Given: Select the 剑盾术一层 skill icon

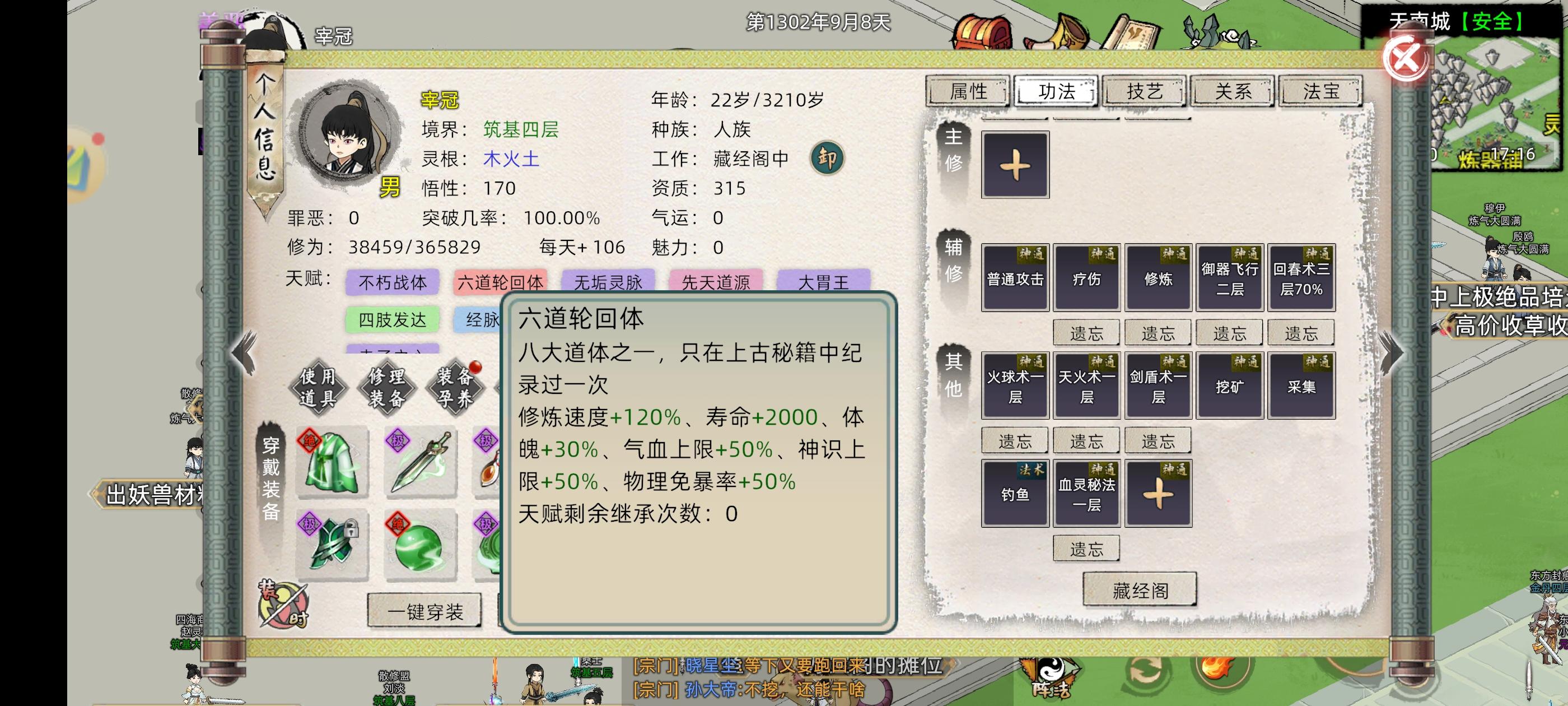Looking at the screenshot, I should click(x=1158, y=385).
